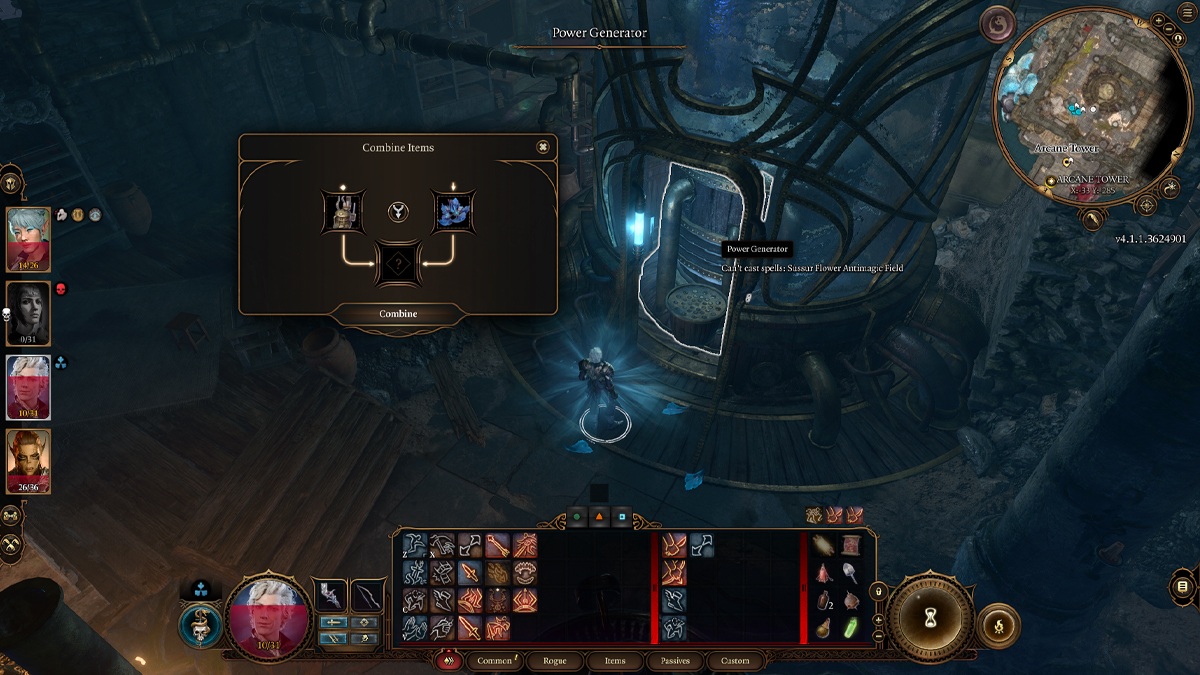Image resolution: width=1200 pixels, height=675 pixels.
Task: Show the Items hotbar tab
Action: [614, 661]
